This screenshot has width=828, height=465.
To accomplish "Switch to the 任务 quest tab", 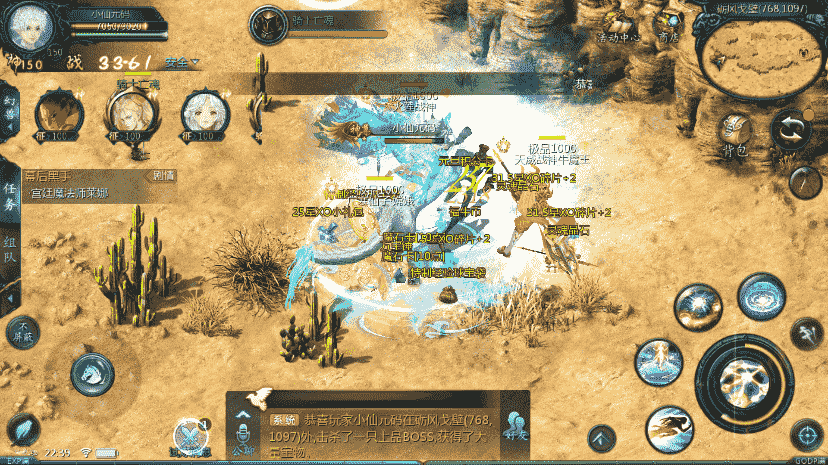I will (x=9, y=195).
